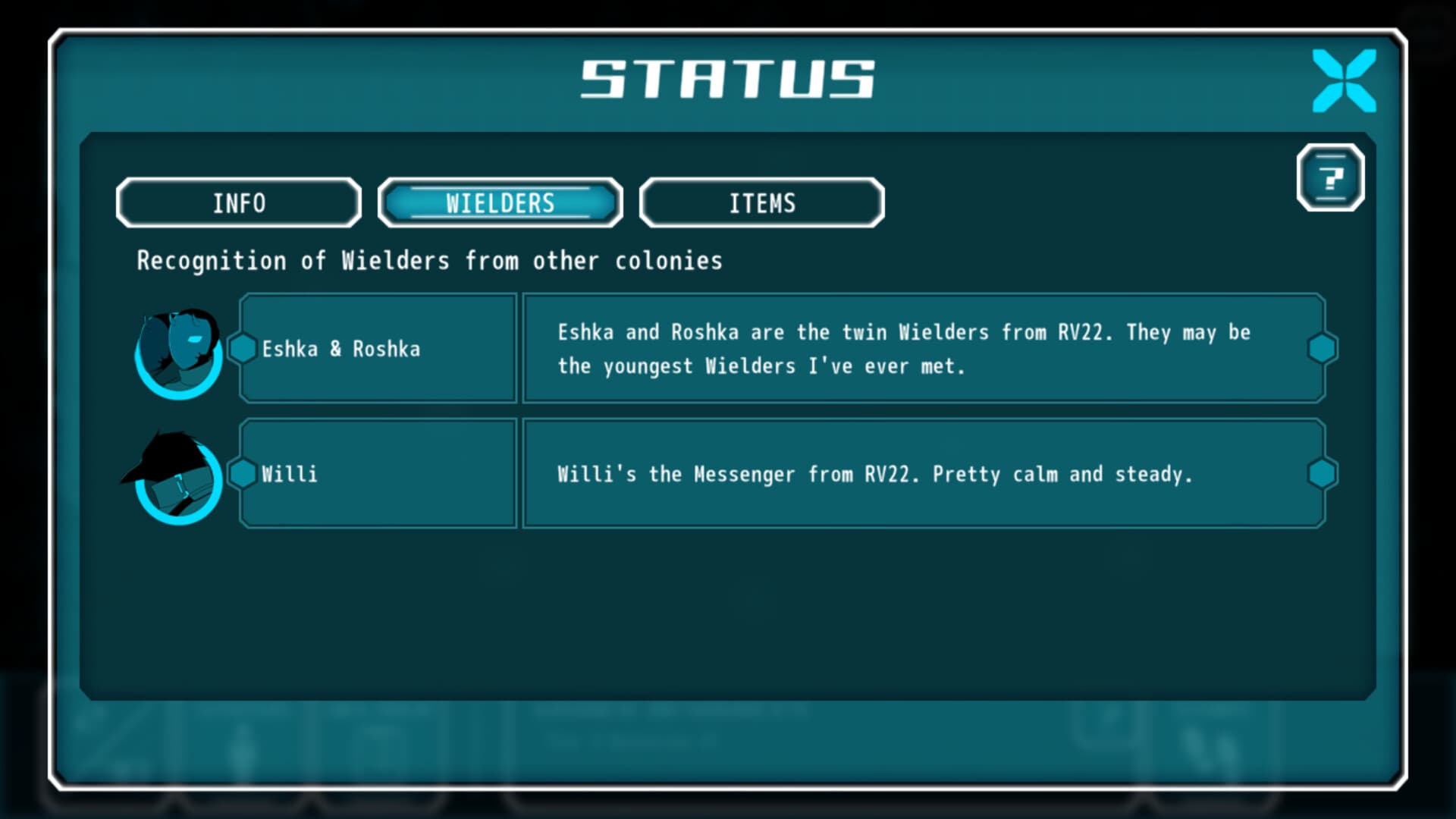Click the hexagon marker beside Eshka & Roshka's name
The height and width of the screenshot is (819, 1456).
pyautogui.click(x=243, y=349)
